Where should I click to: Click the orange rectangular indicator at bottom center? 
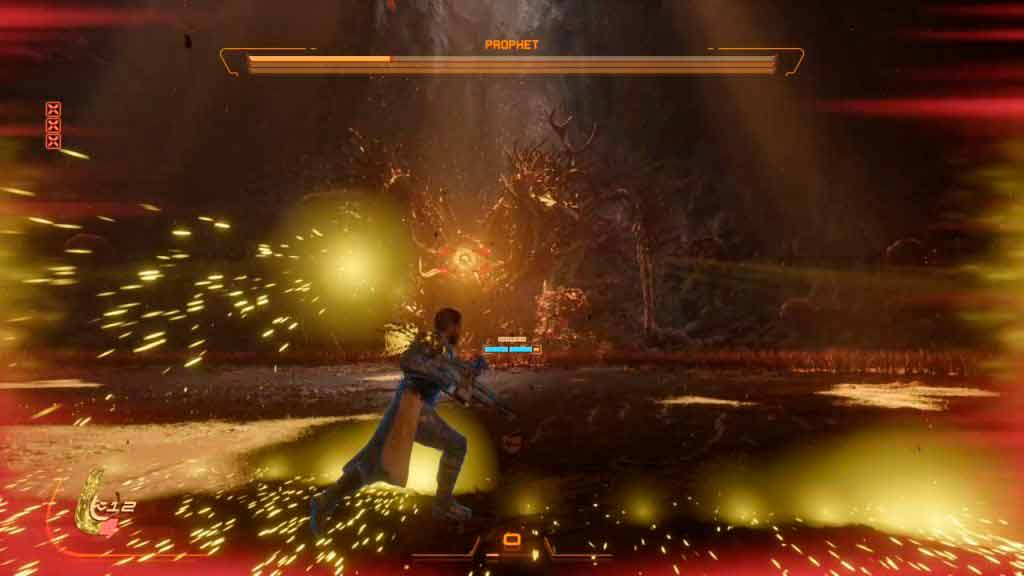pos(512,541)
